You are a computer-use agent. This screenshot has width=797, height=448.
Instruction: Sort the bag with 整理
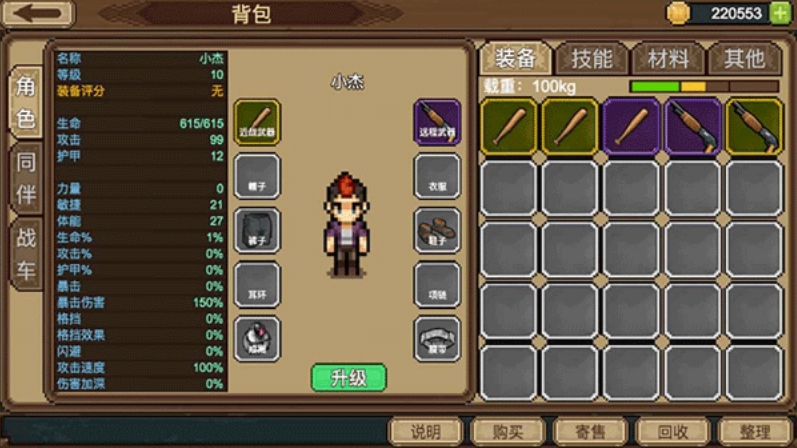tap(754, 432)
